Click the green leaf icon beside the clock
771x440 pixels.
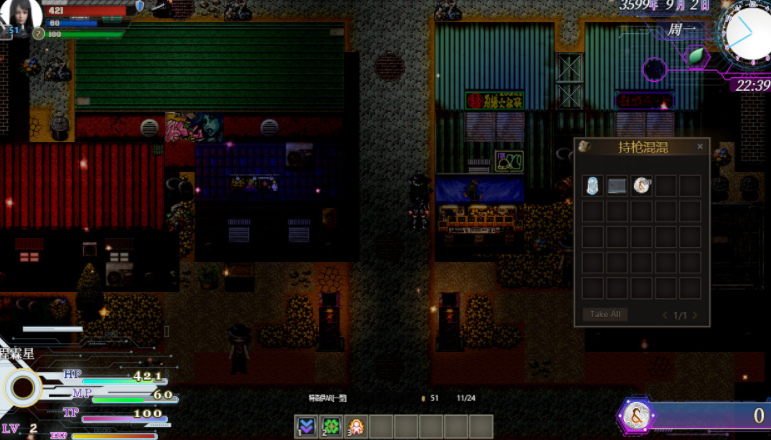click(x=695, y=57)
